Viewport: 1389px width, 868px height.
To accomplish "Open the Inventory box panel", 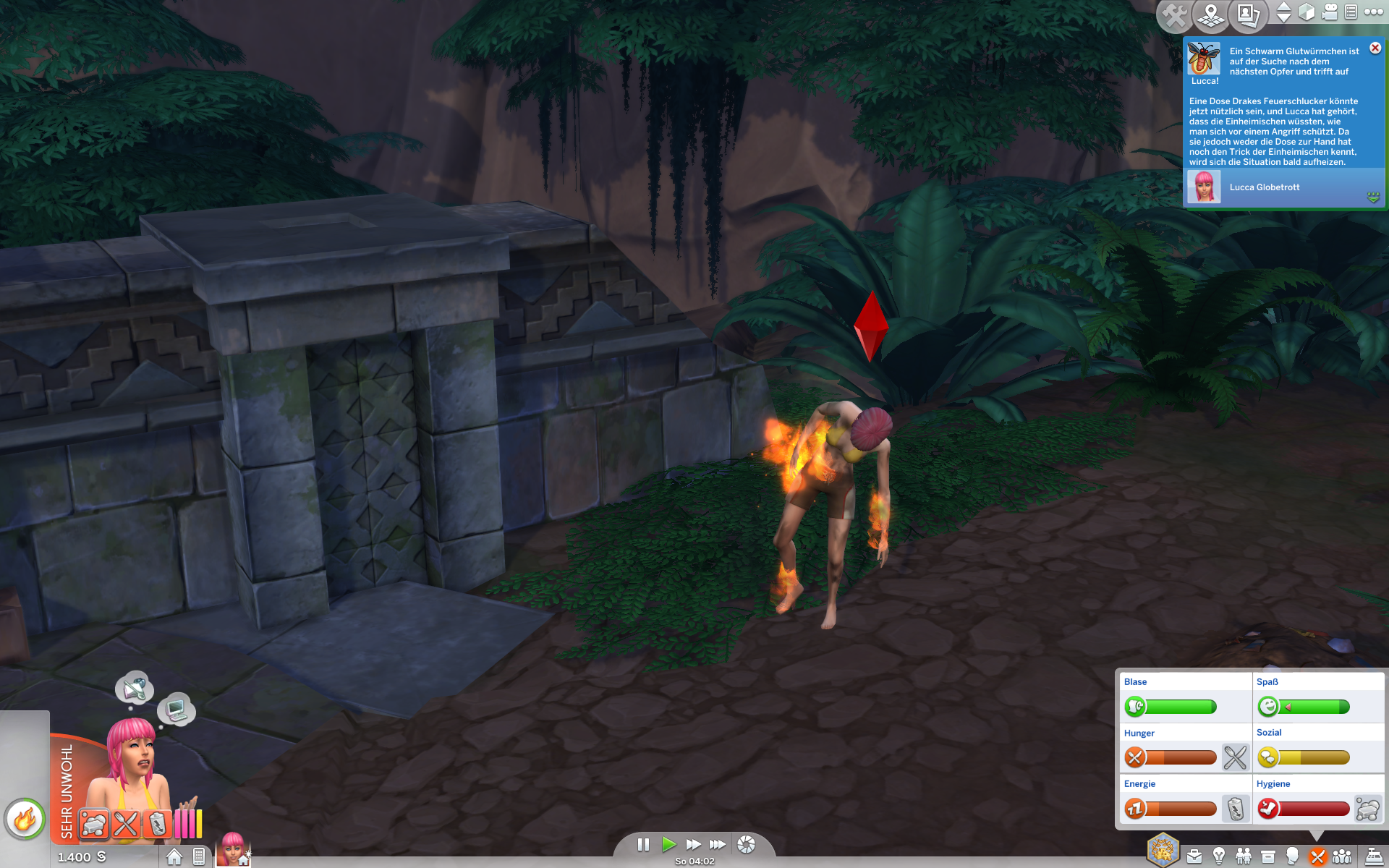I will [1268, 857].
